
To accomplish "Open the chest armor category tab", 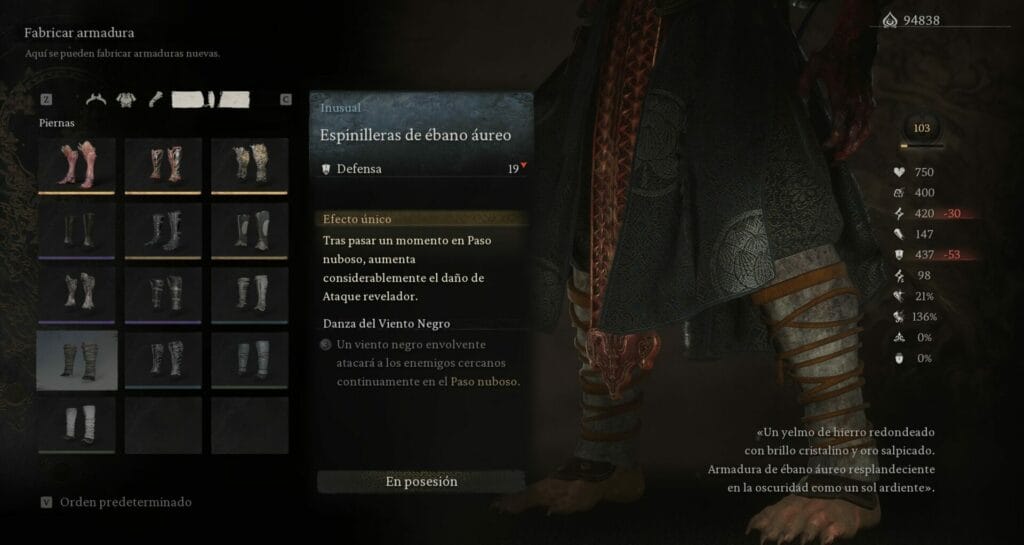I will tap(127, 99).
